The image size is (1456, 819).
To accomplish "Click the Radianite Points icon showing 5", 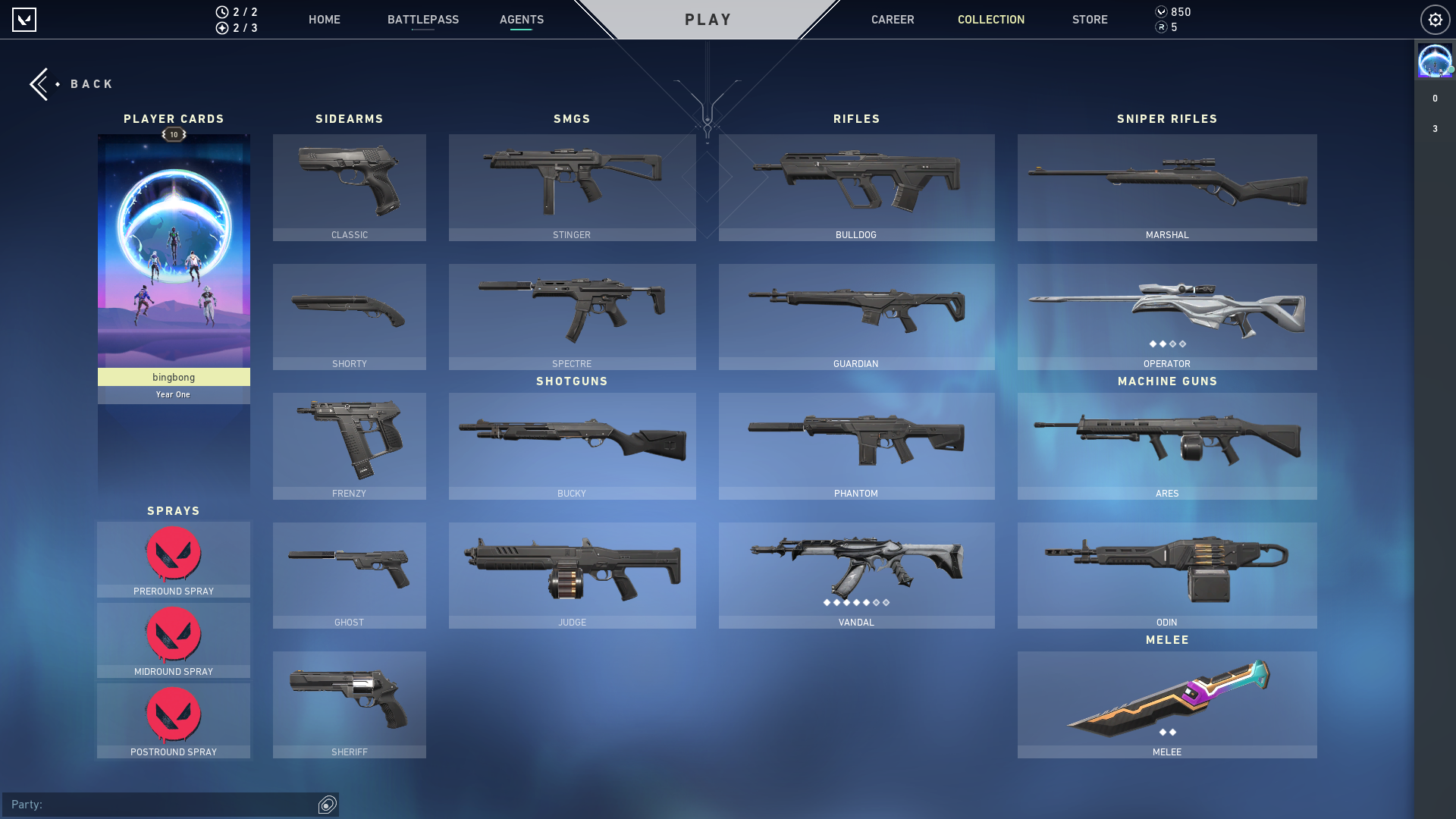I will (x=1161, y=26).
